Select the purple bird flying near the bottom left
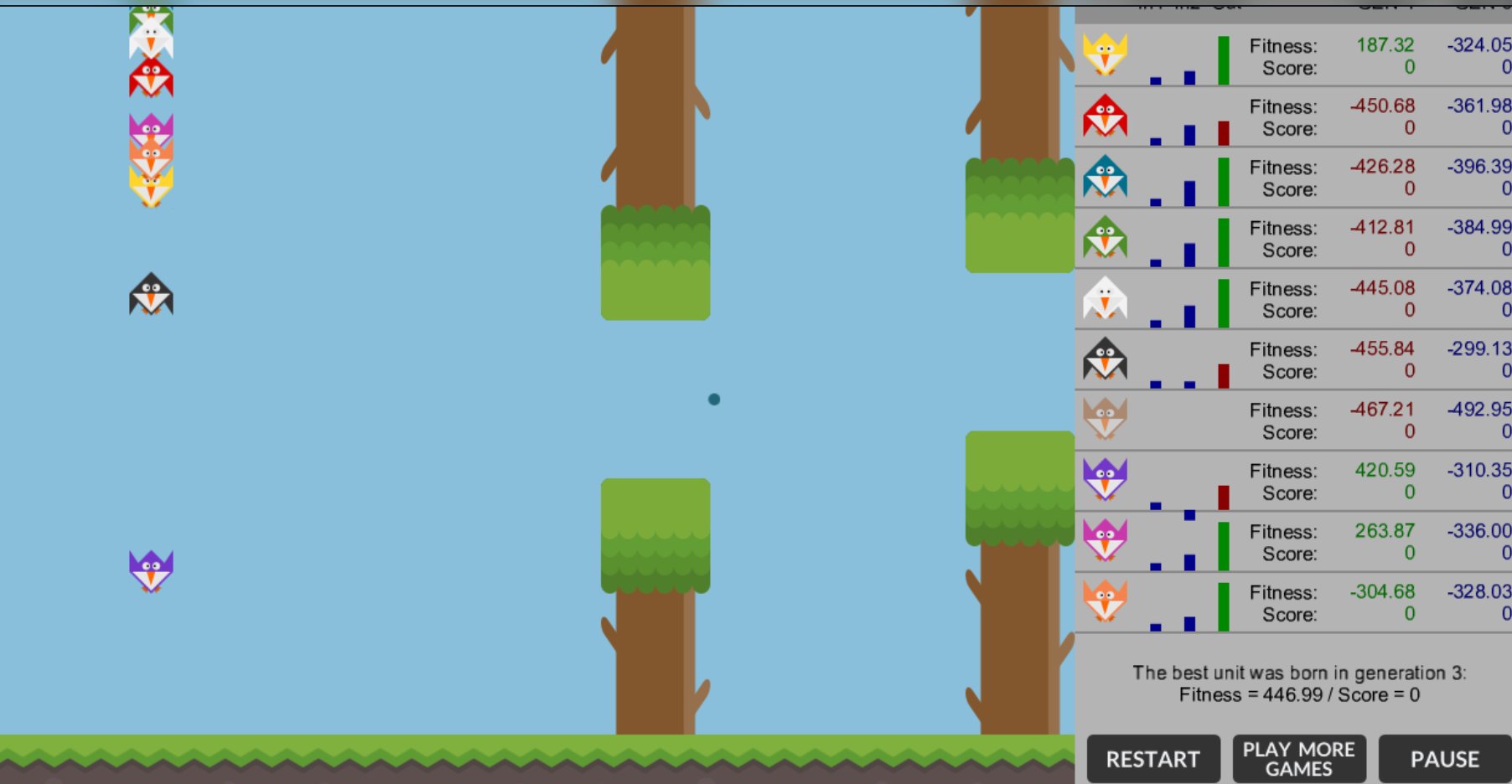Screen dimensions: 1512x784 (x=152, y=570)
